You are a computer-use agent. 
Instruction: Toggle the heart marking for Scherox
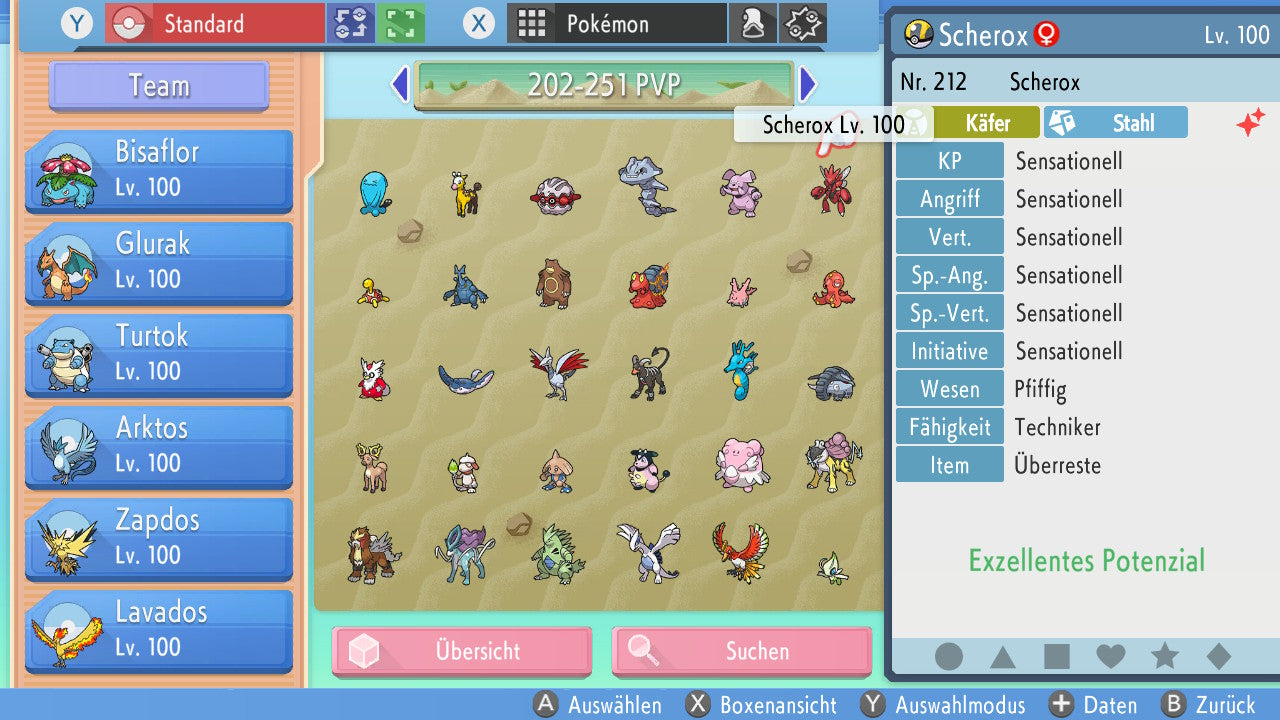click(1111, 656)
